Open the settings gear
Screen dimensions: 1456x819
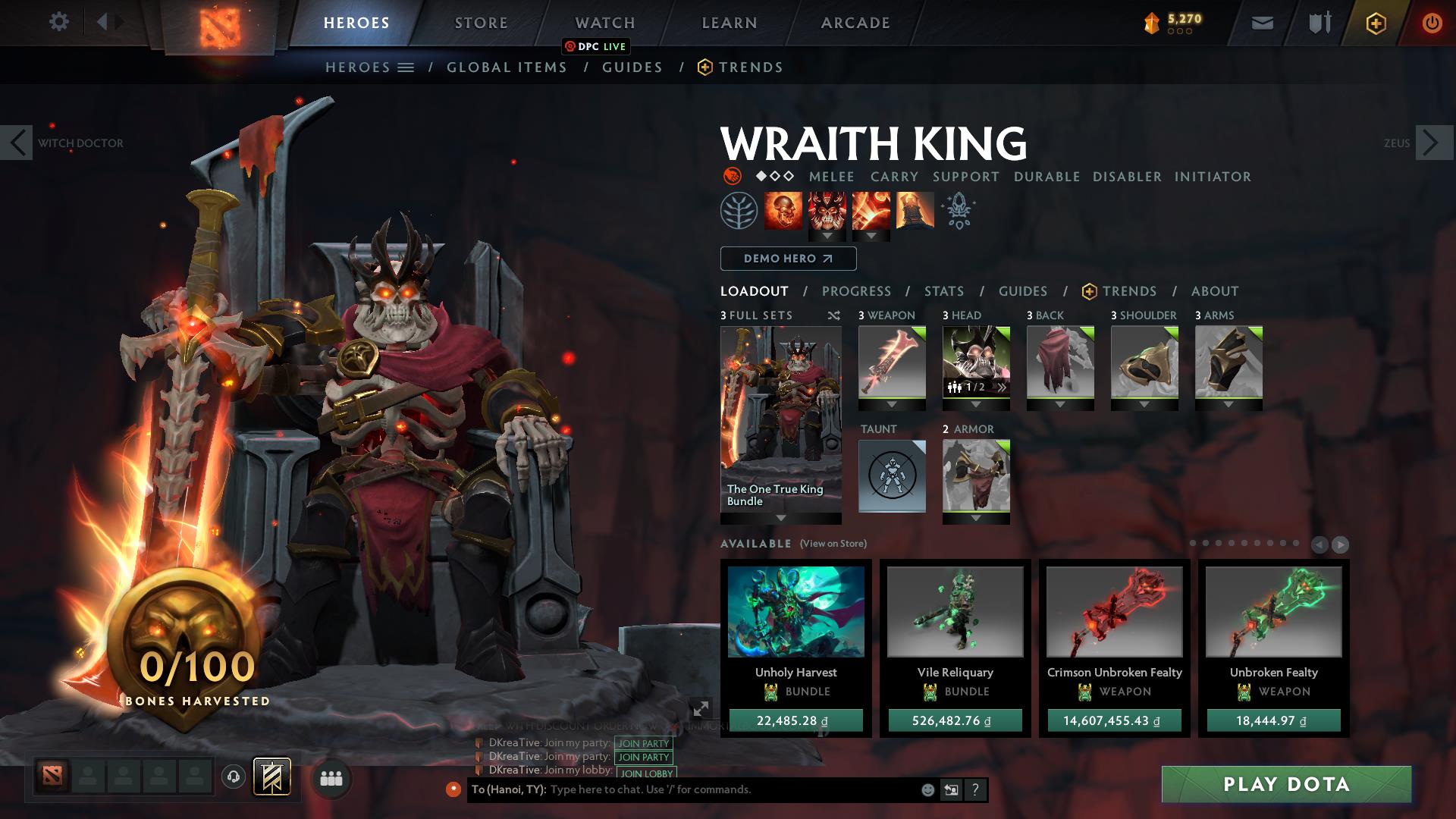click(59, 22)
